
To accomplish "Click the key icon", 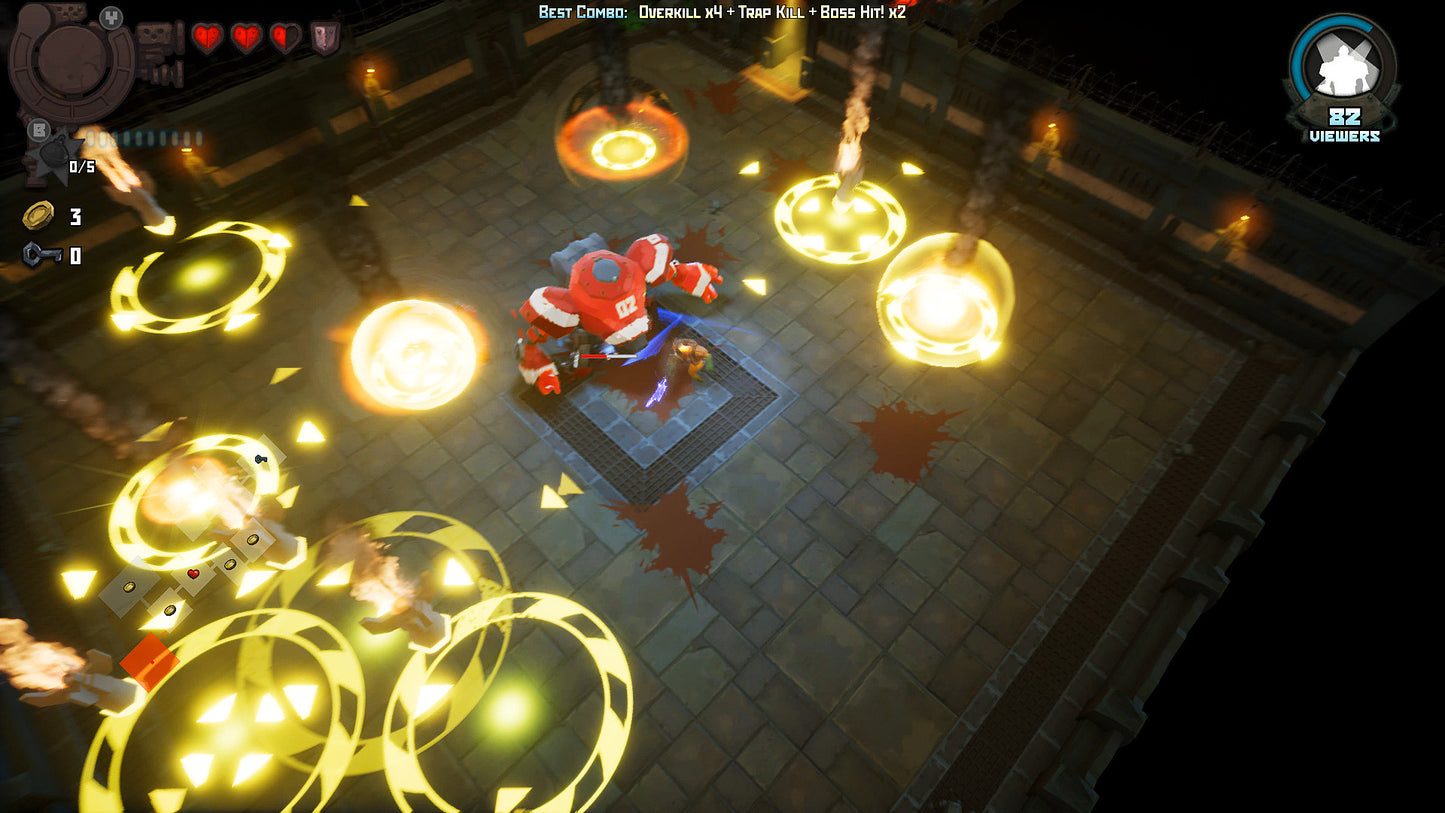I will pyautogui.click(x=41, y=255).
